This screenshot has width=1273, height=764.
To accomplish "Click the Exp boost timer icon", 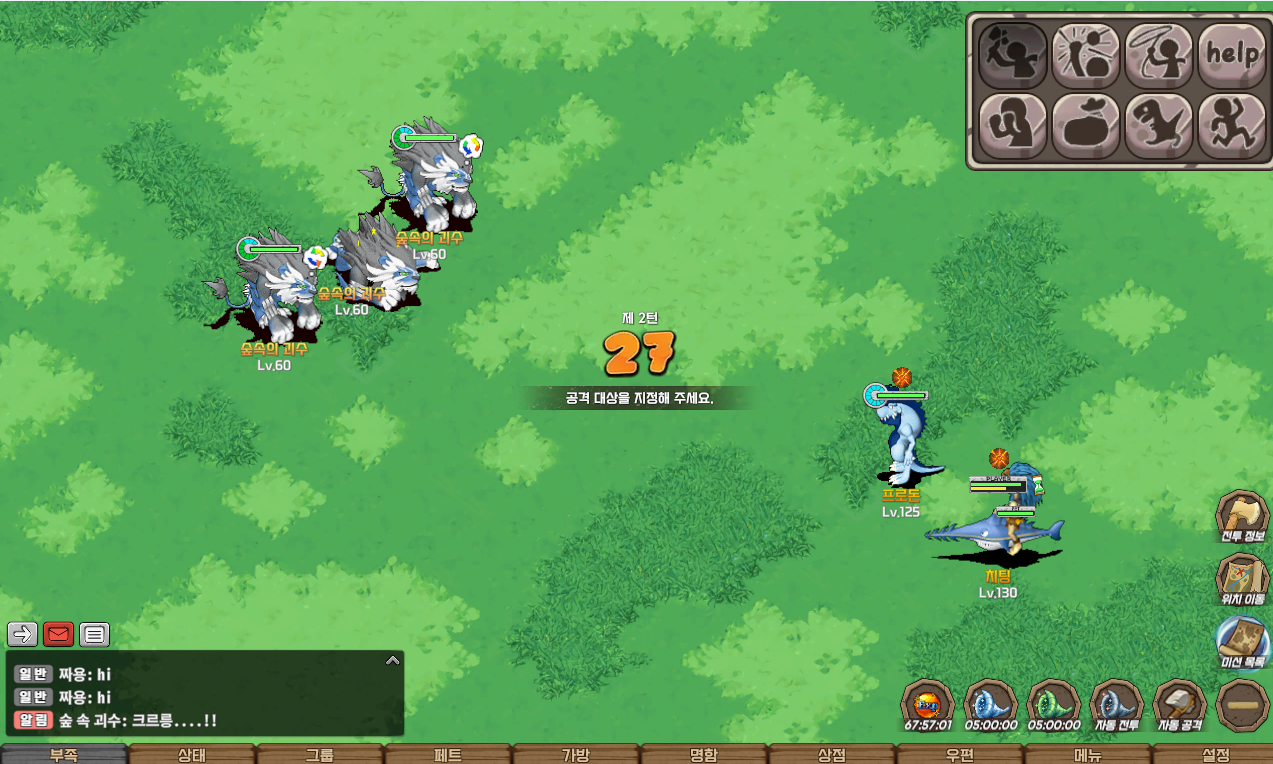I will 927,705.
